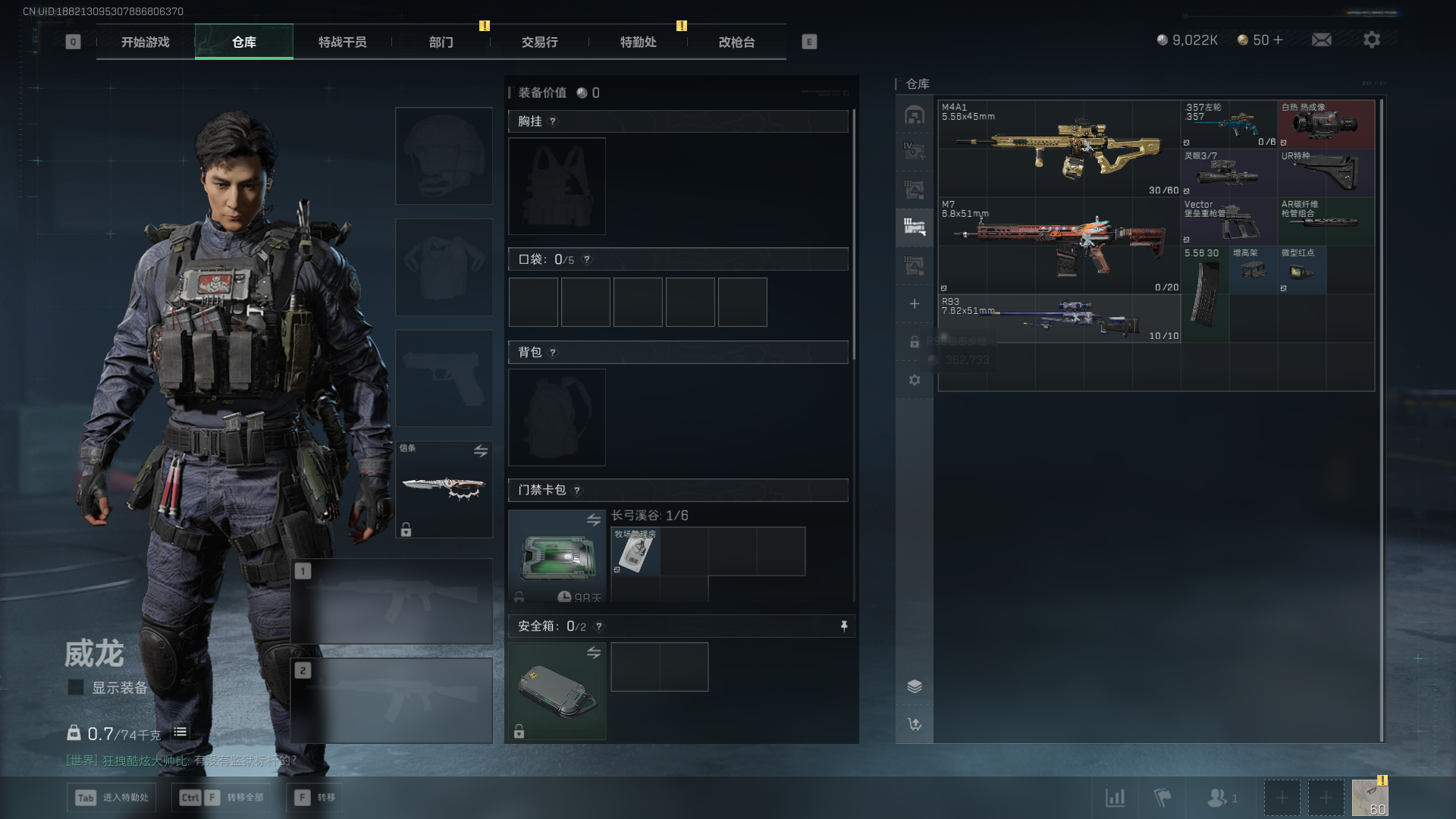The width and height of the screenshot is (1456, 819).
Task: Select the Vector 堡垒重枪管 attachment
Action: (x=1228, y=221)
